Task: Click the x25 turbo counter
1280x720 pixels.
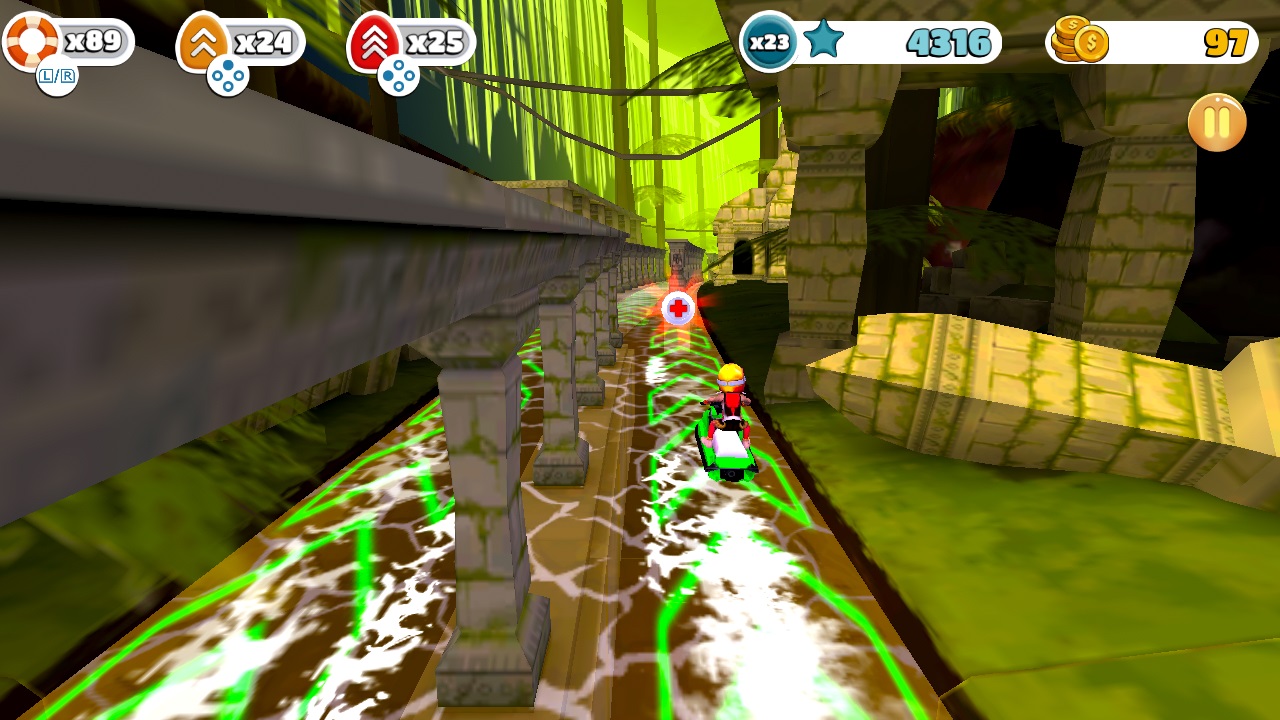Action: pyautogui.click(x=438, y=42)
